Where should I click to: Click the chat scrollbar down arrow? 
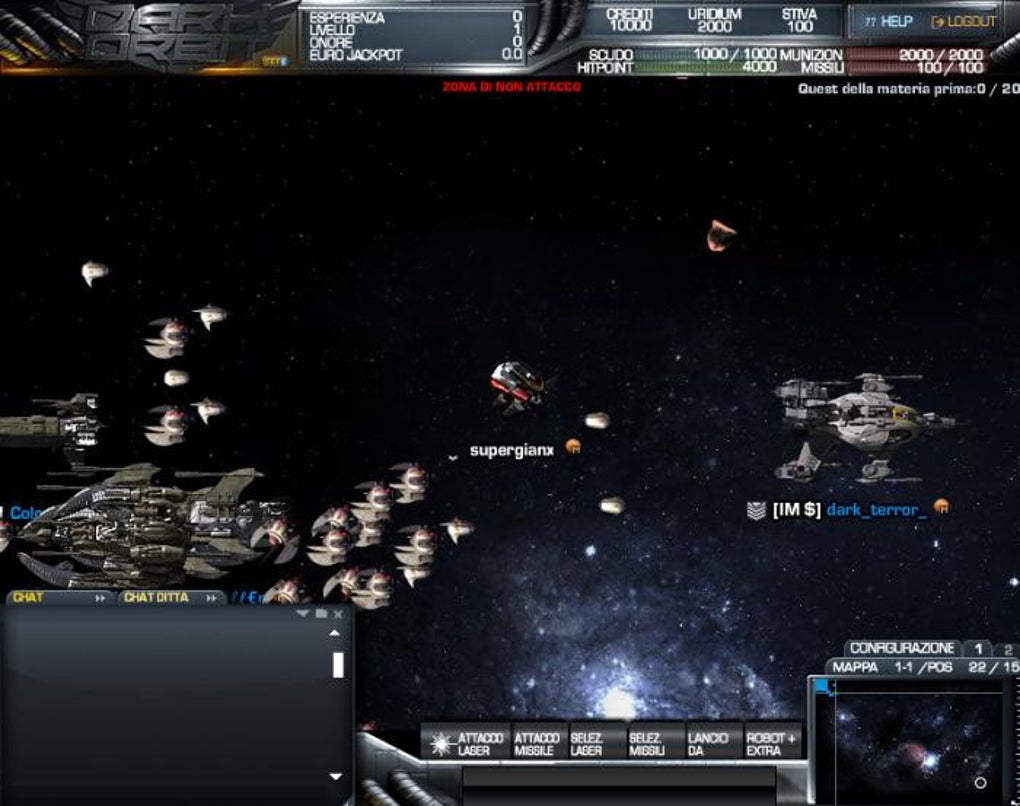(335, 776)
